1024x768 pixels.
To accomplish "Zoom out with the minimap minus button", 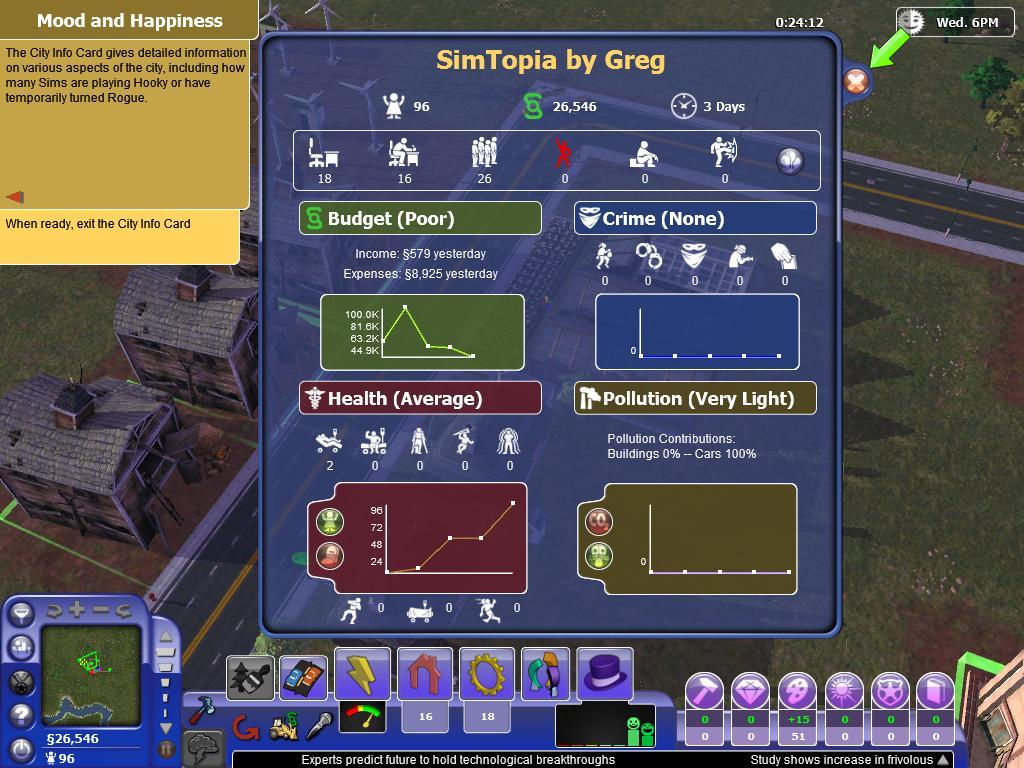I will point(101,609).
